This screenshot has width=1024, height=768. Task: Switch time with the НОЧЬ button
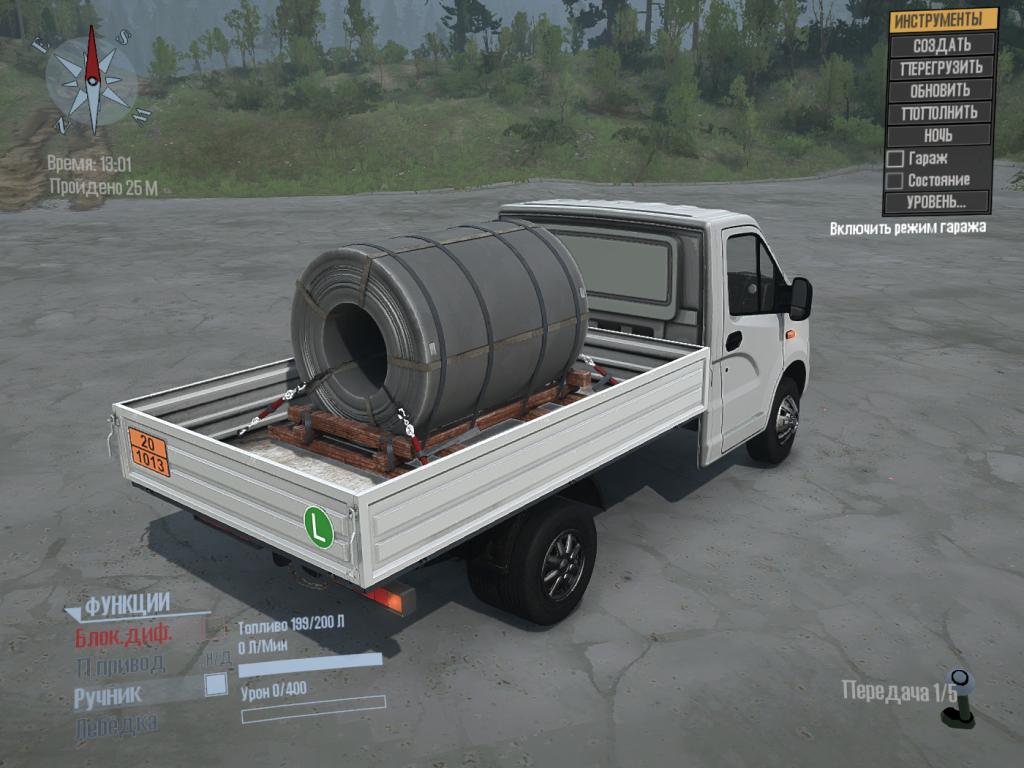click(939, 135)
